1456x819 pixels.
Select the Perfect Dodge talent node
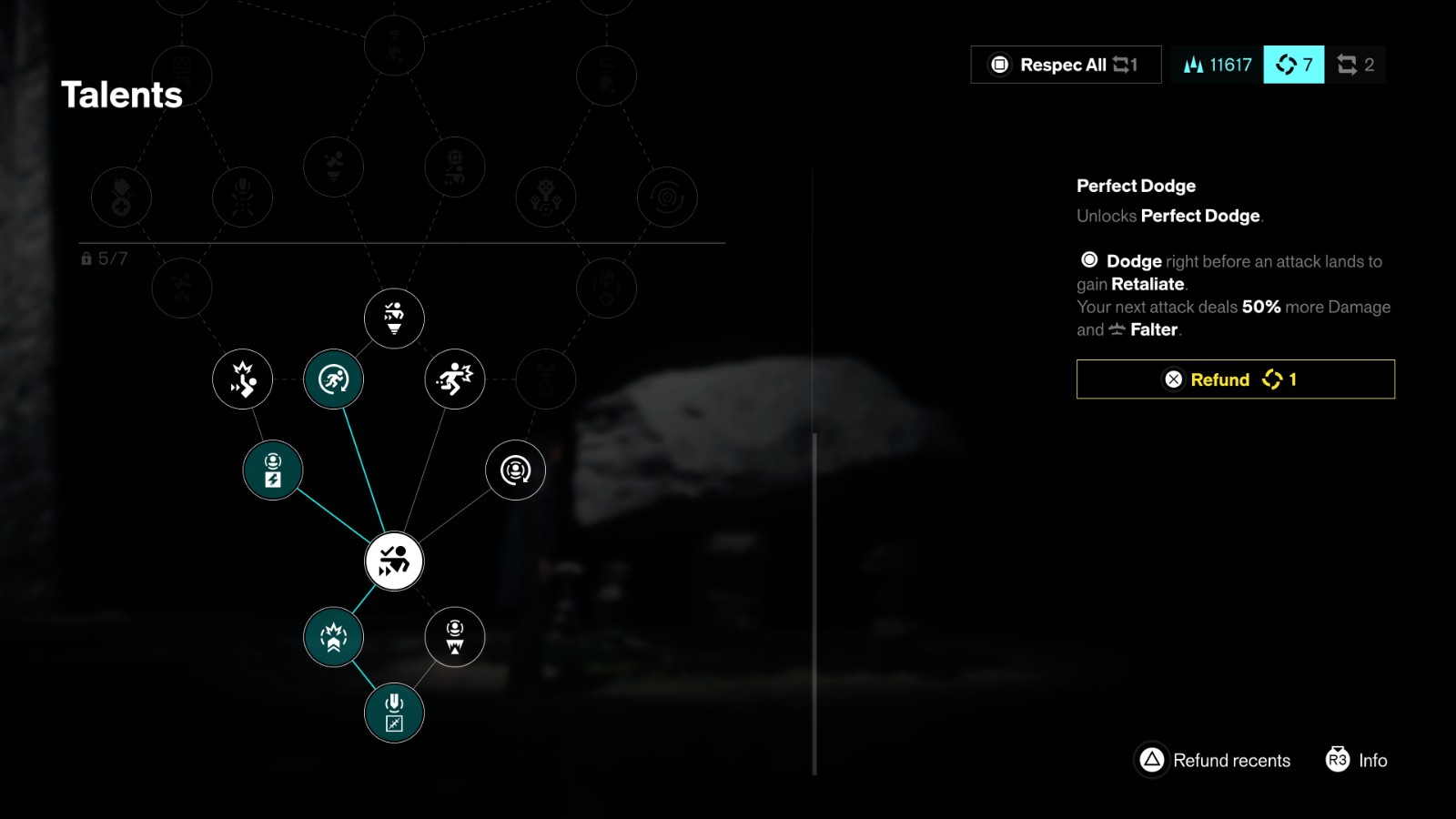coord(394,561)
